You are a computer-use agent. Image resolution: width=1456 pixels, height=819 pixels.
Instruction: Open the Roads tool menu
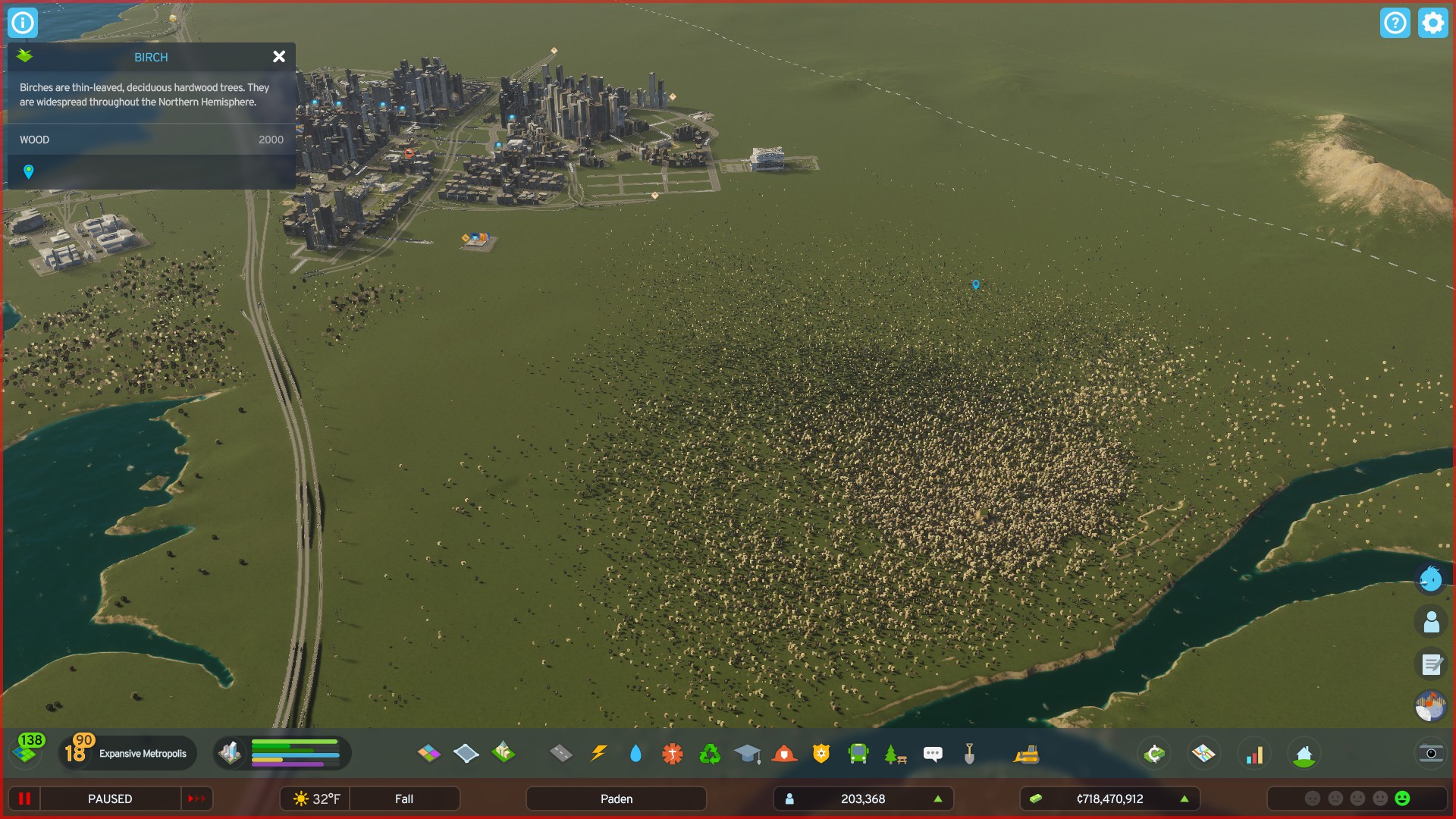click(x=561, y=754)
